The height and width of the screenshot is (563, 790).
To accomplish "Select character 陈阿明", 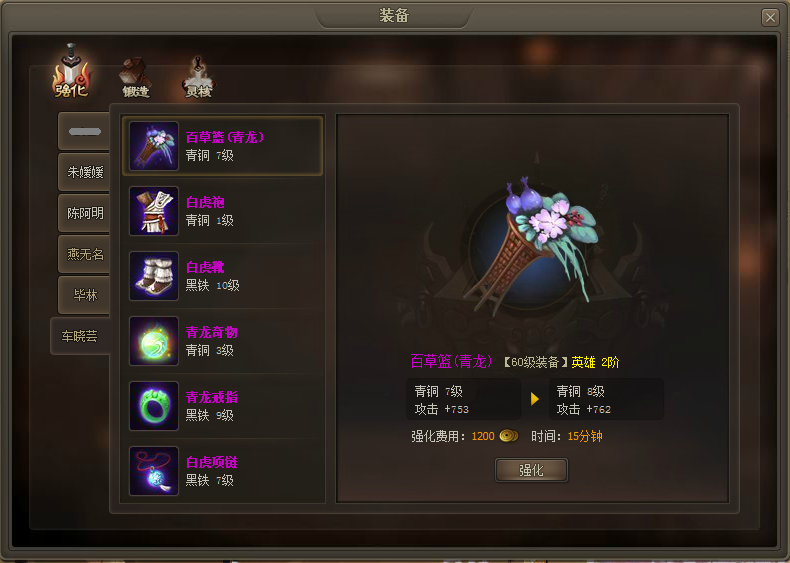I will click(x=84, y=213).
